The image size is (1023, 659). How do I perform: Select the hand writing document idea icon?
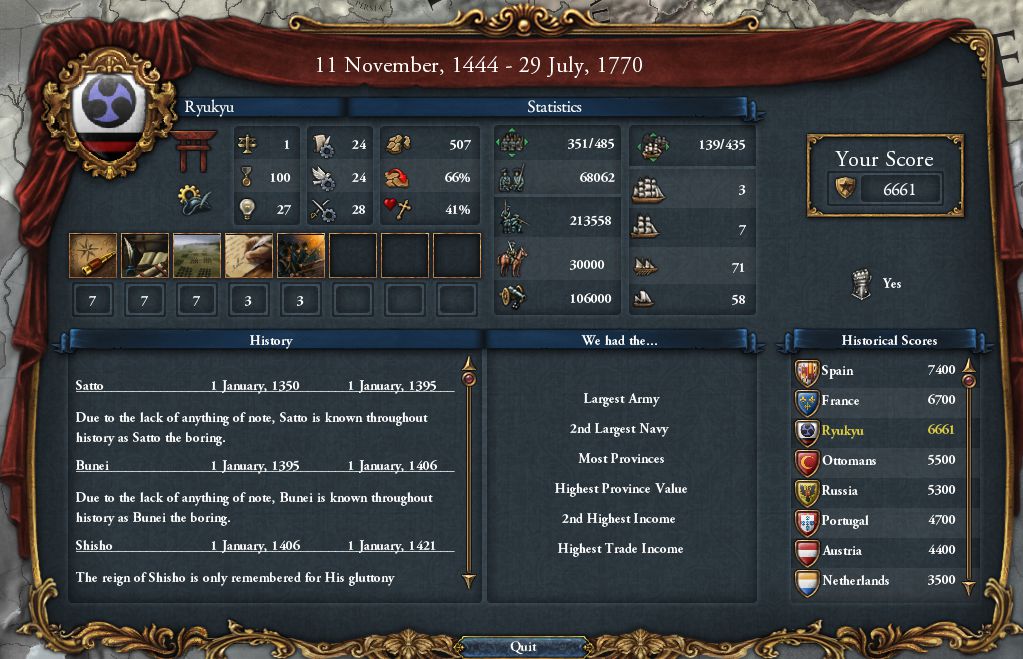249,255
